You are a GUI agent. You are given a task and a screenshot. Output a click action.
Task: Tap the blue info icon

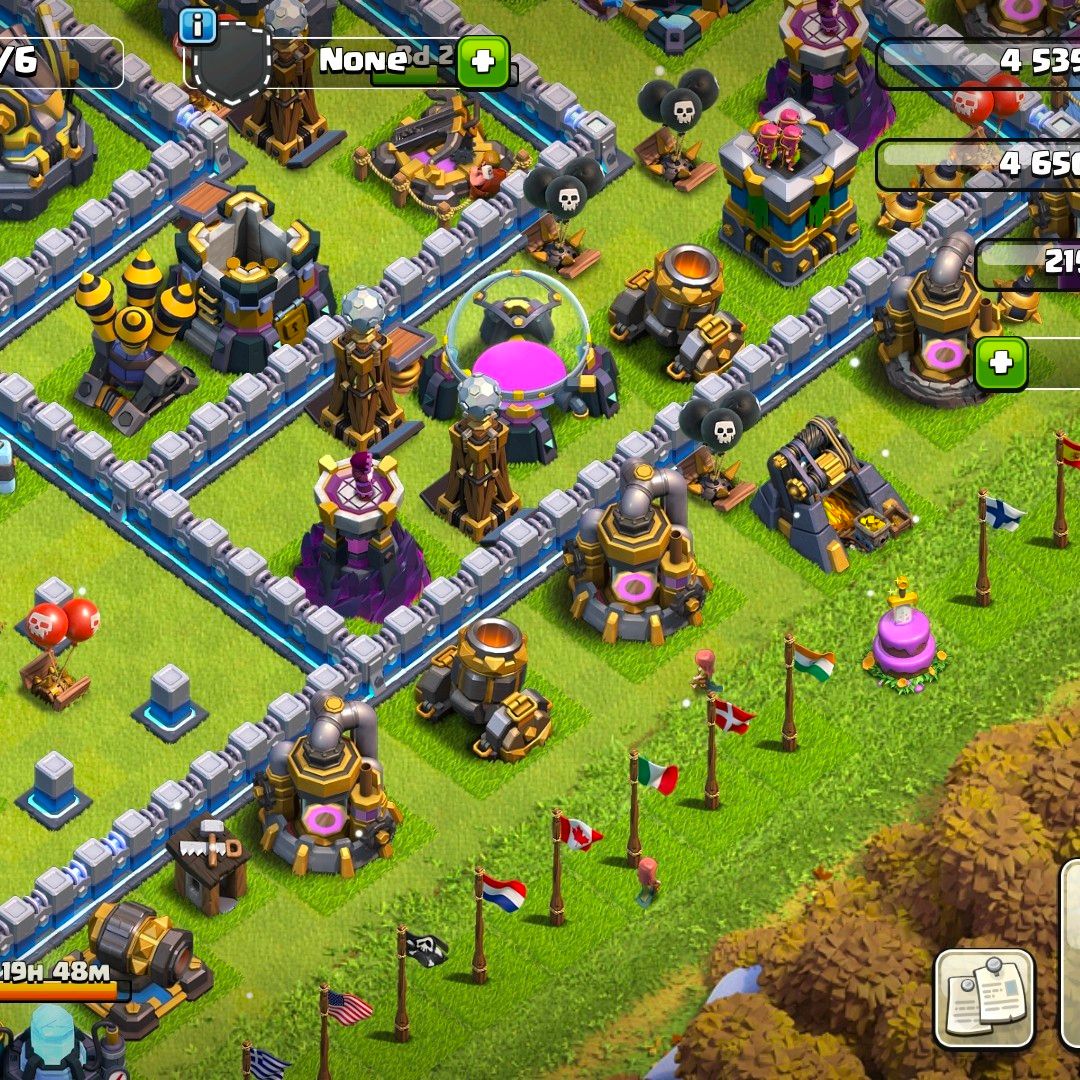(198, 25)
